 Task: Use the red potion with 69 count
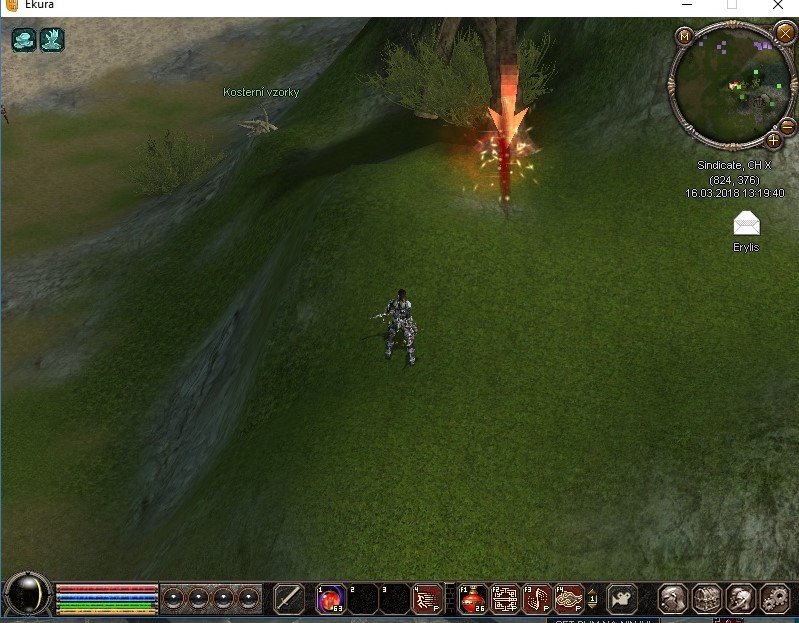pos(330,598)
